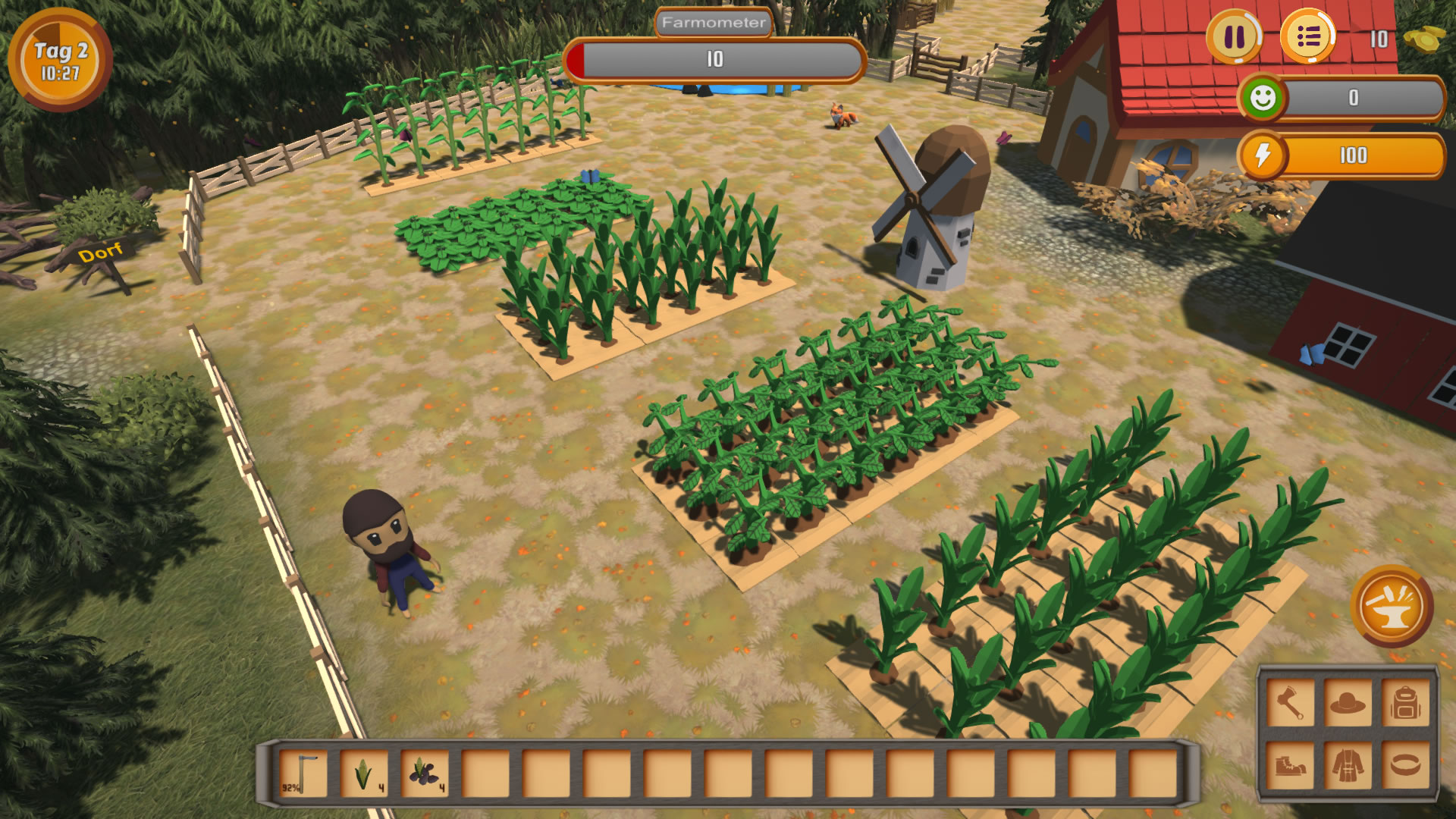Select the hat equipment slot
Screen dimensions: 1456x819
point(1348,703)
